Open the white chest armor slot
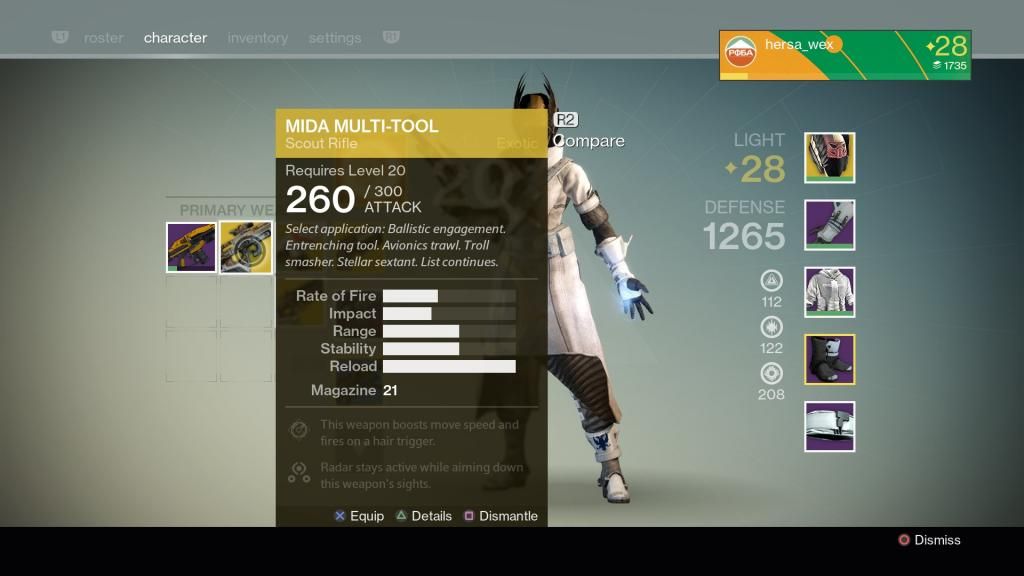Screen dimensions: 1024x576 click(x=829, y=292)
